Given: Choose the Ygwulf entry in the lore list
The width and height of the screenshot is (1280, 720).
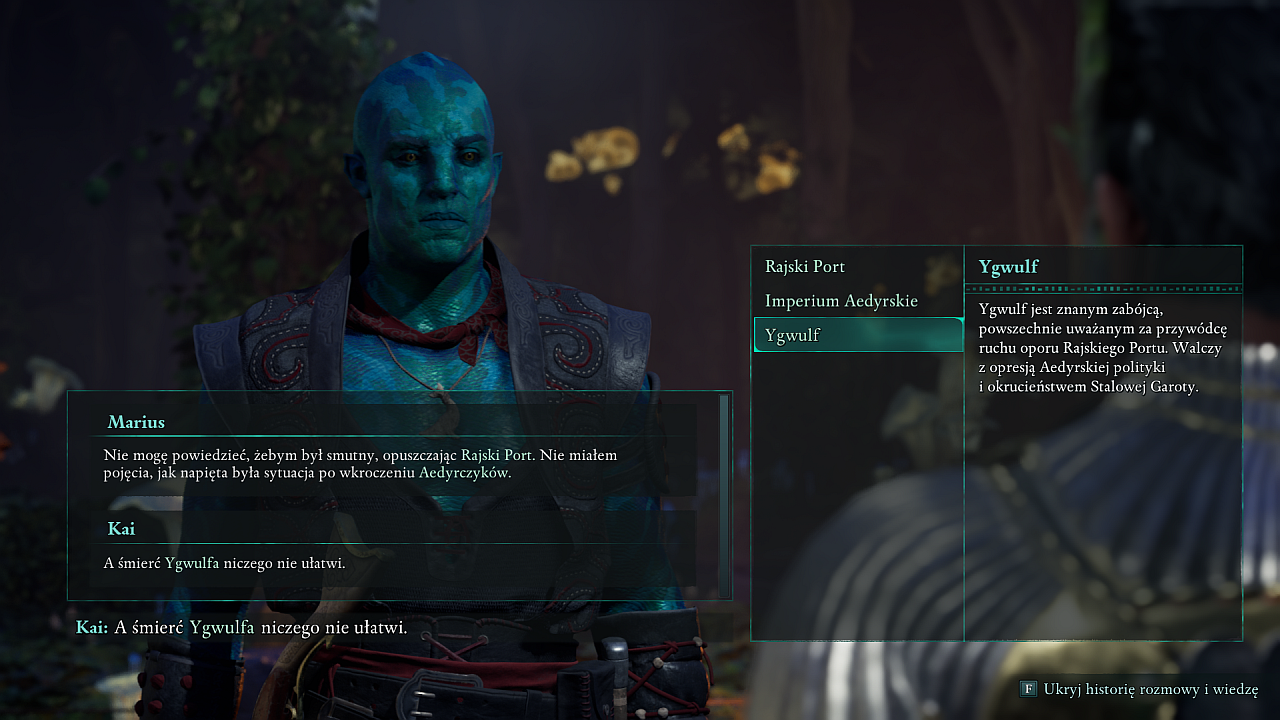Looking at the screenshot, I should (x=792, y=335).
